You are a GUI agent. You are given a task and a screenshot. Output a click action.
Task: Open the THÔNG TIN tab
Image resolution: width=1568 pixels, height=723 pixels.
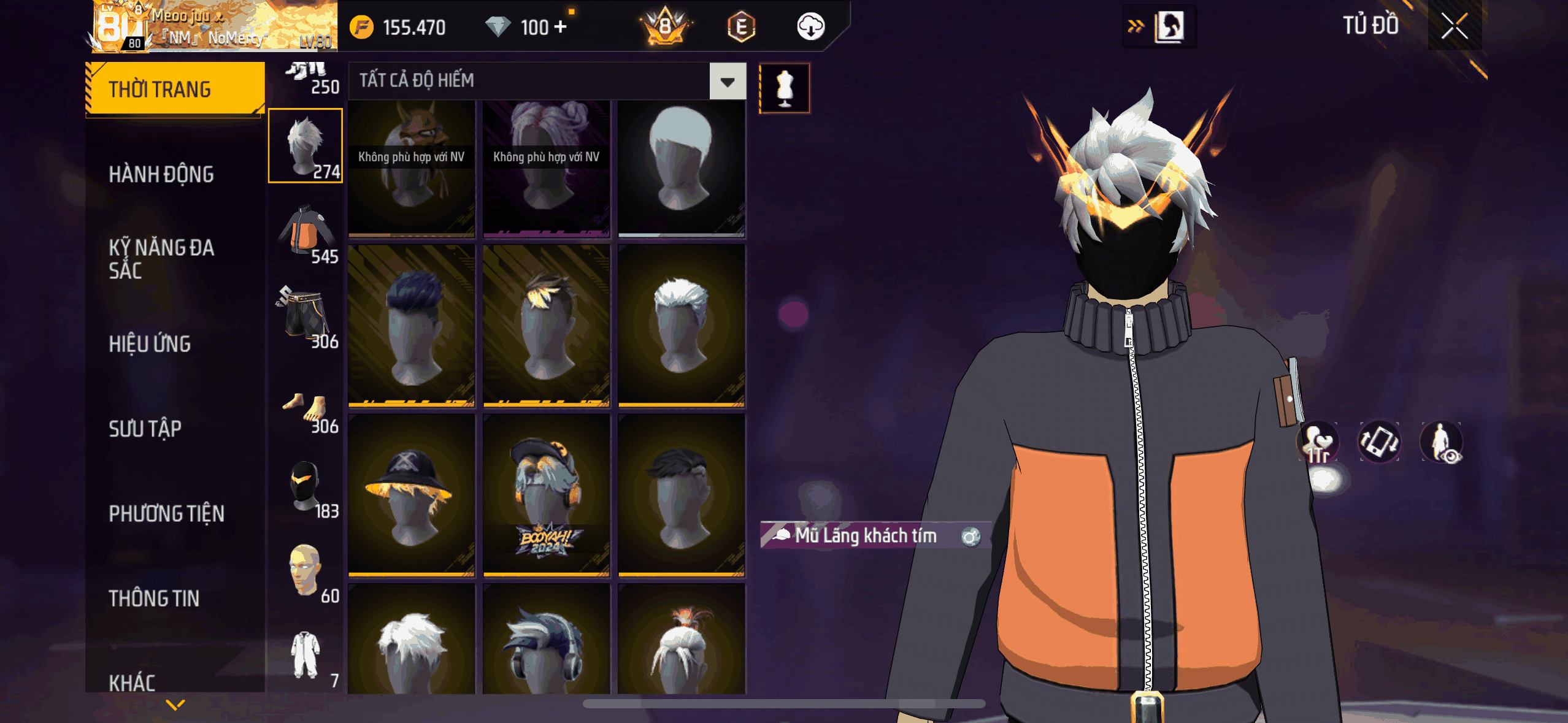pyautogui.click(x=154, y=599)
